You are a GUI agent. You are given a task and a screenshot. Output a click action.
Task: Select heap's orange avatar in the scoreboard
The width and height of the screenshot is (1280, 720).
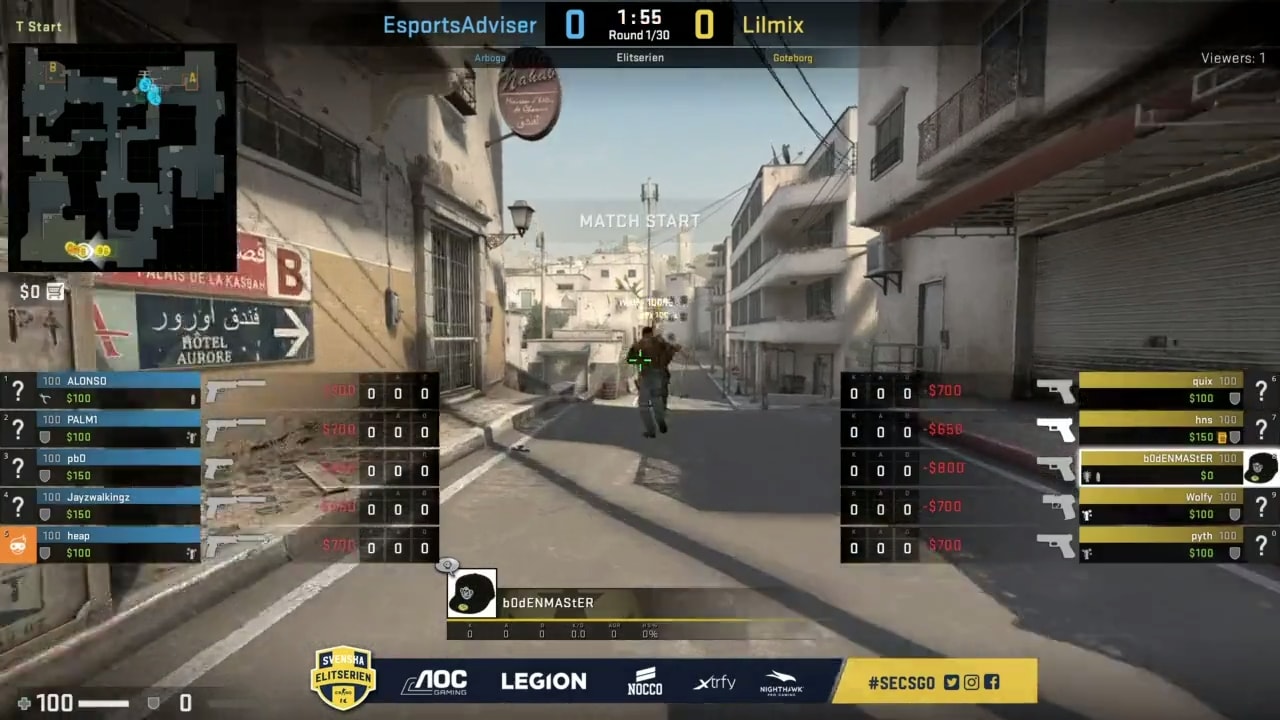[x=16, y=544]
